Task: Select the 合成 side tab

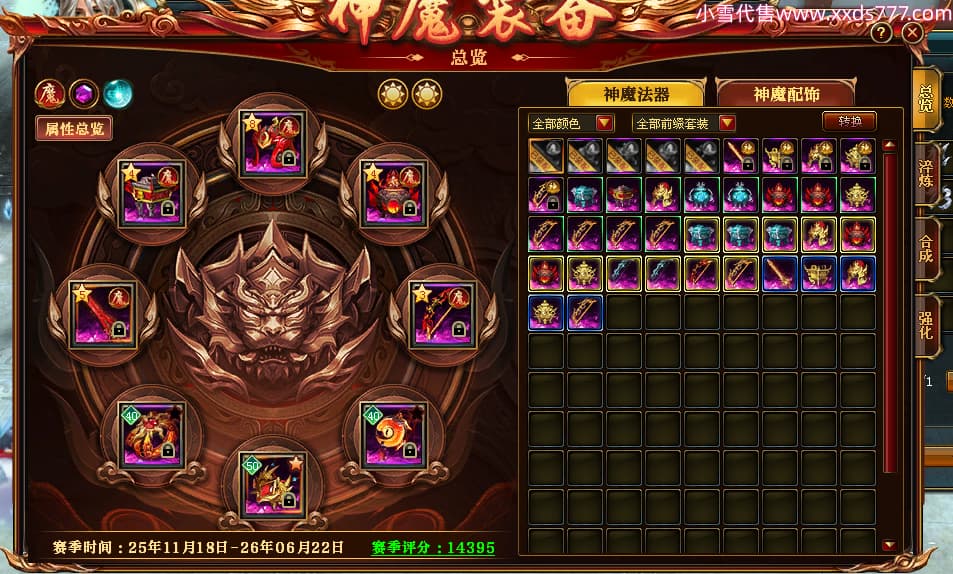Action: 926,249
